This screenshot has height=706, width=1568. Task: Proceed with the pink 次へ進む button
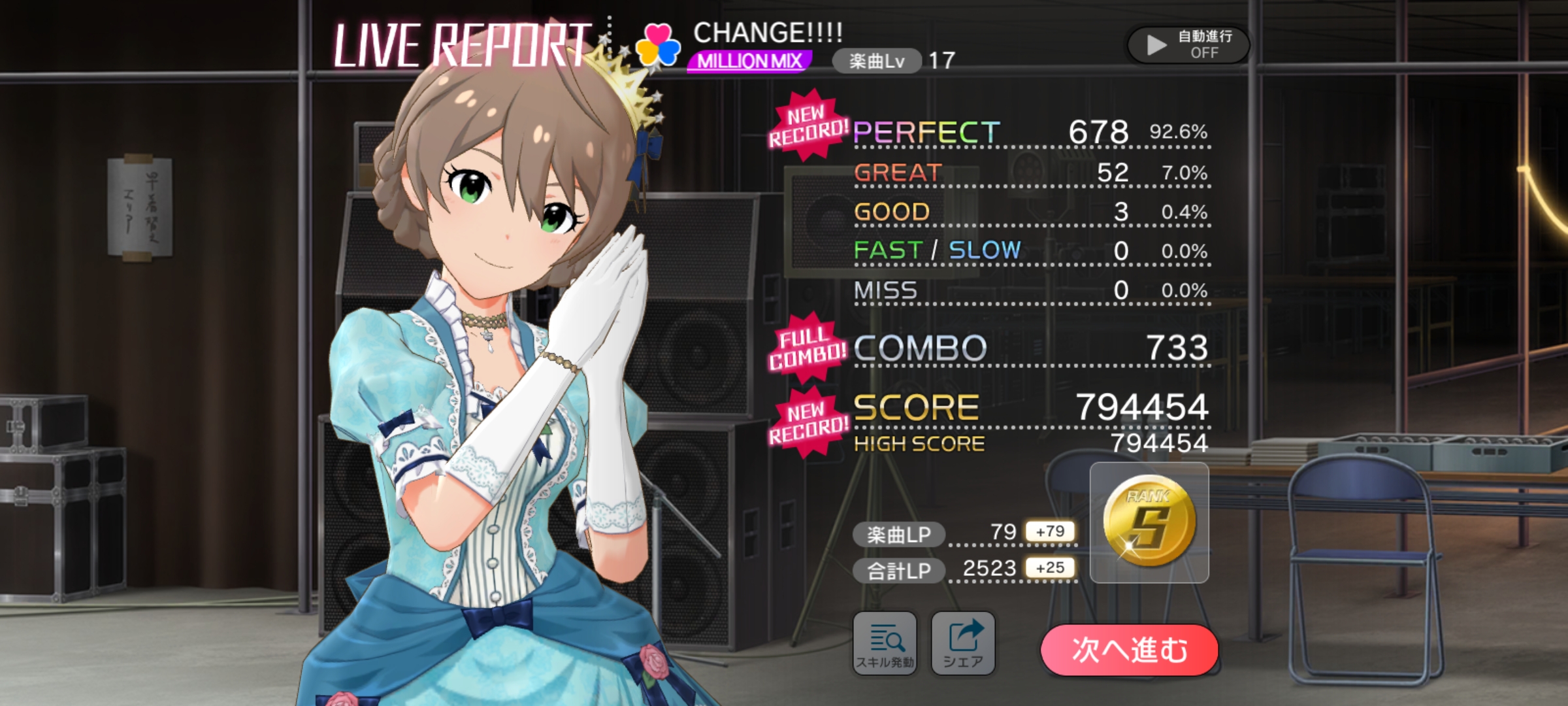pyautogui.click(x=1129, y=650)
